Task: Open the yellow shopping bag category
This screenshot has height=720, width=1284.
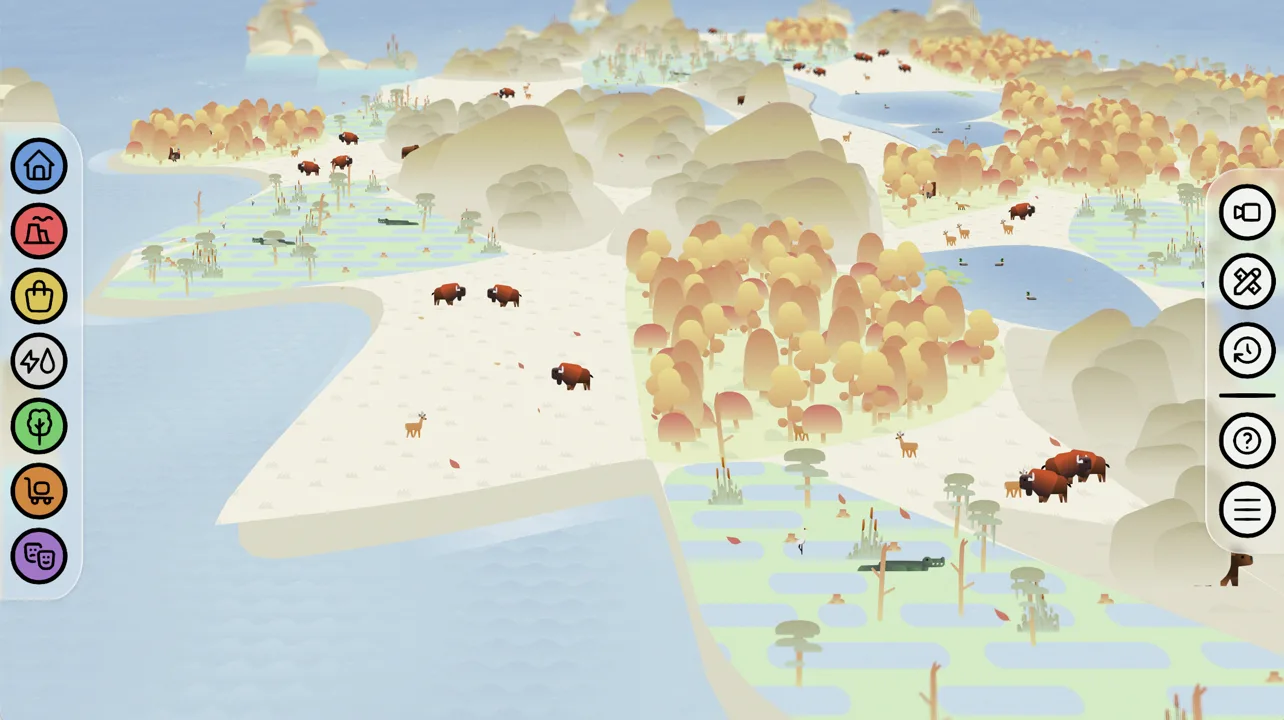Action: [x=38, y=296]
